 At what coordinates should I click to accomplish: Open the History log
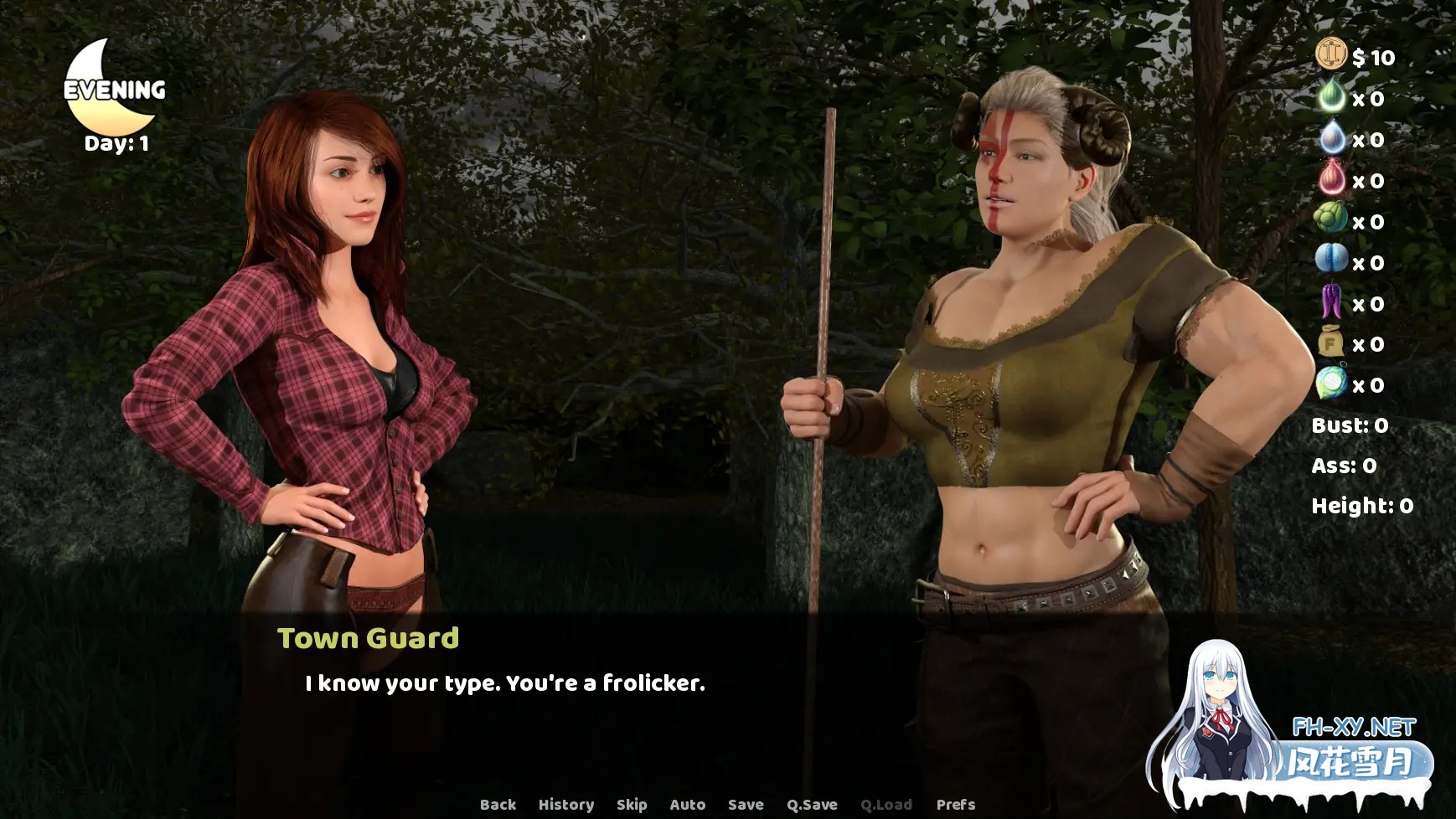coord(566,805)
